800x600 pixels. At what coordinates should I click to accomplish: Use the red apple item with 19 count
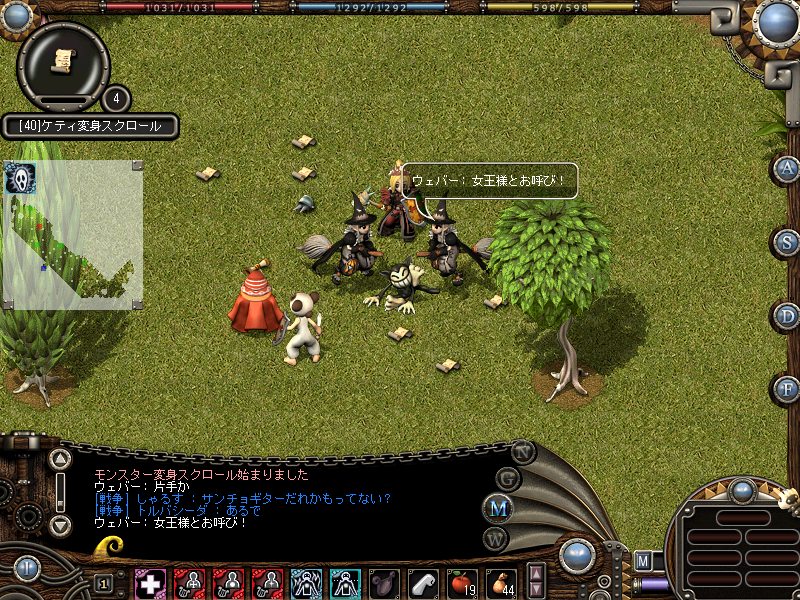click(462, 582)
